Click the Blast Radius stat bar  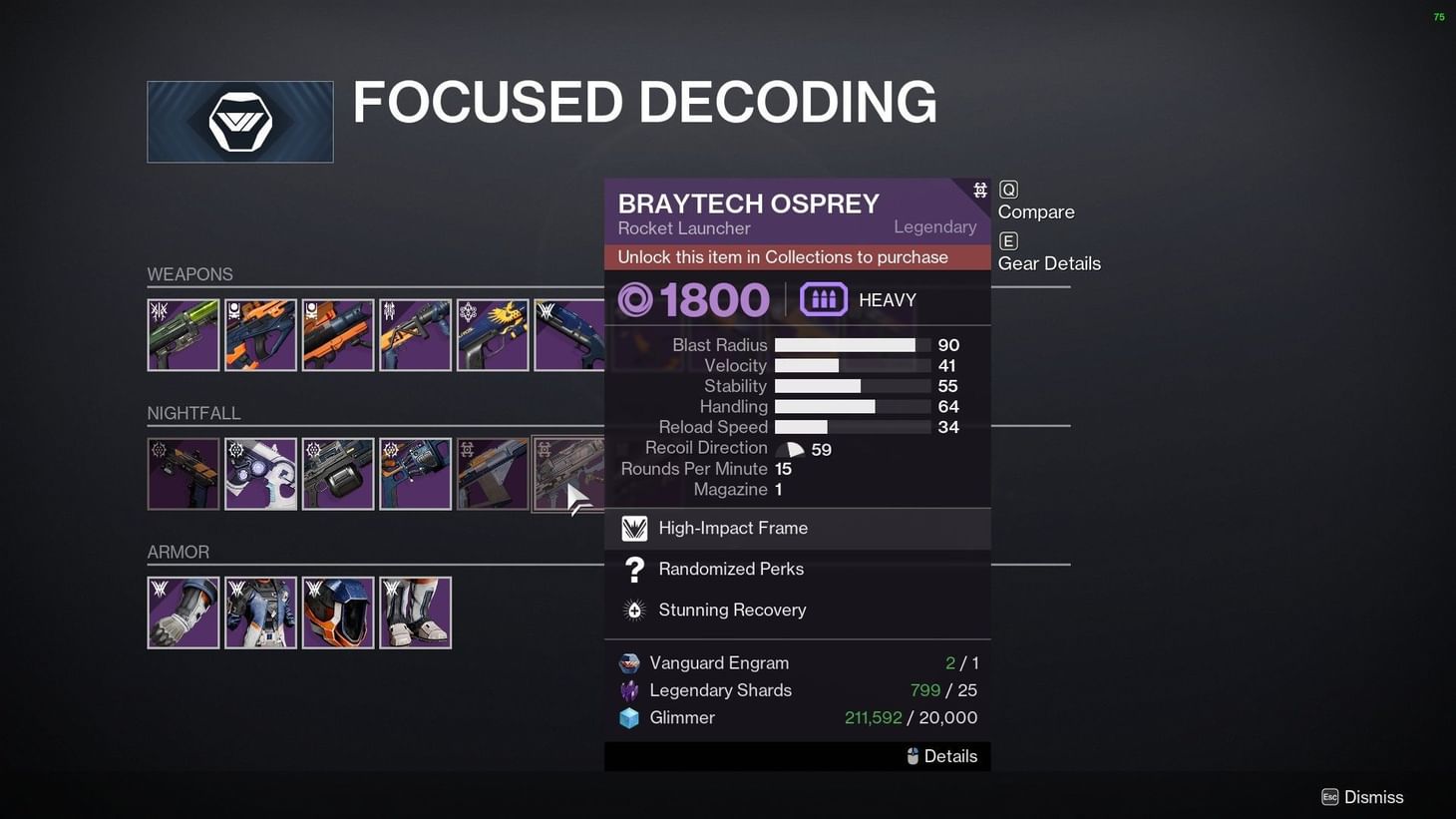[848, 344]
